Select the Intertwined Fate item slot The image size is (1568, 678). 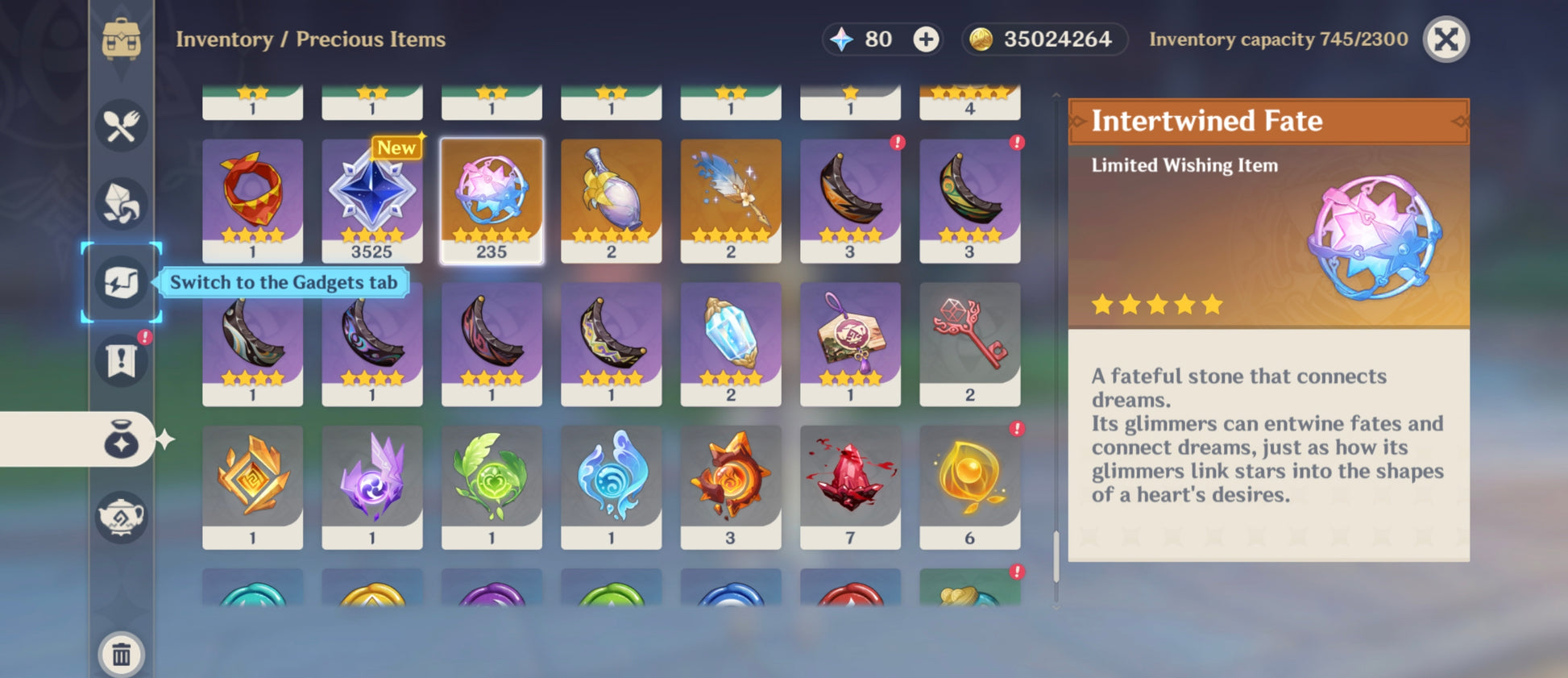point(492,201)
